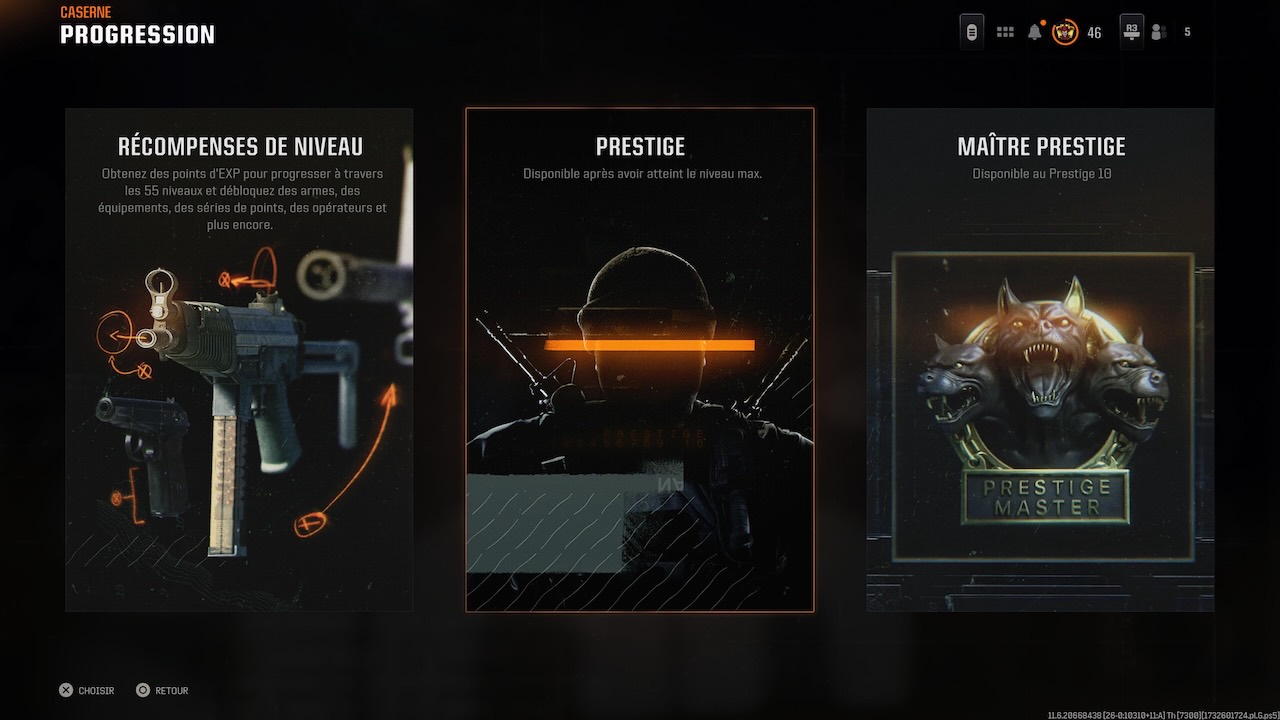The width and height of the screenshot is (1280, 720).
Task: Open the Récompenses de niveau card
Action: pos(239,360)
